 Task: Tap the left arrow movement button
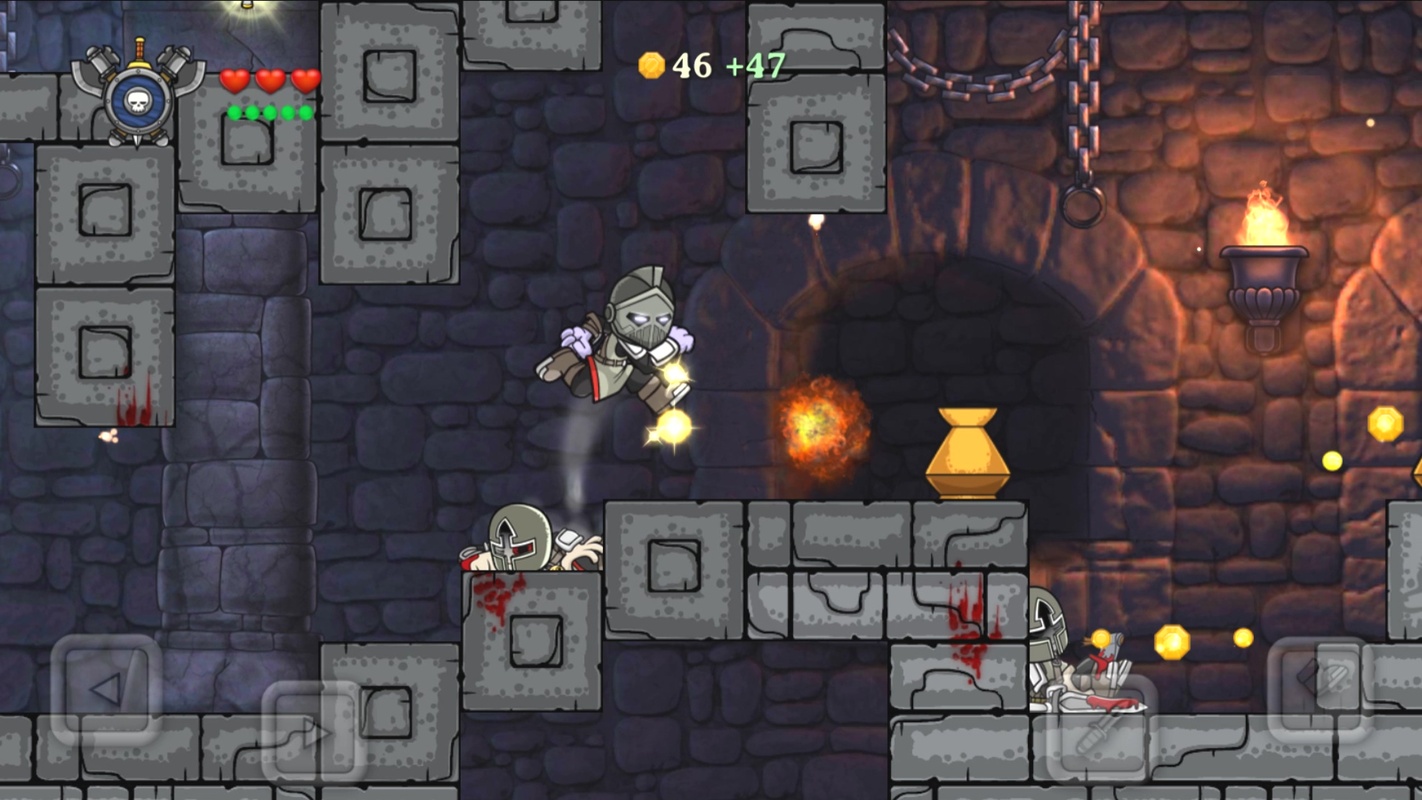click(x=105, y=689)
